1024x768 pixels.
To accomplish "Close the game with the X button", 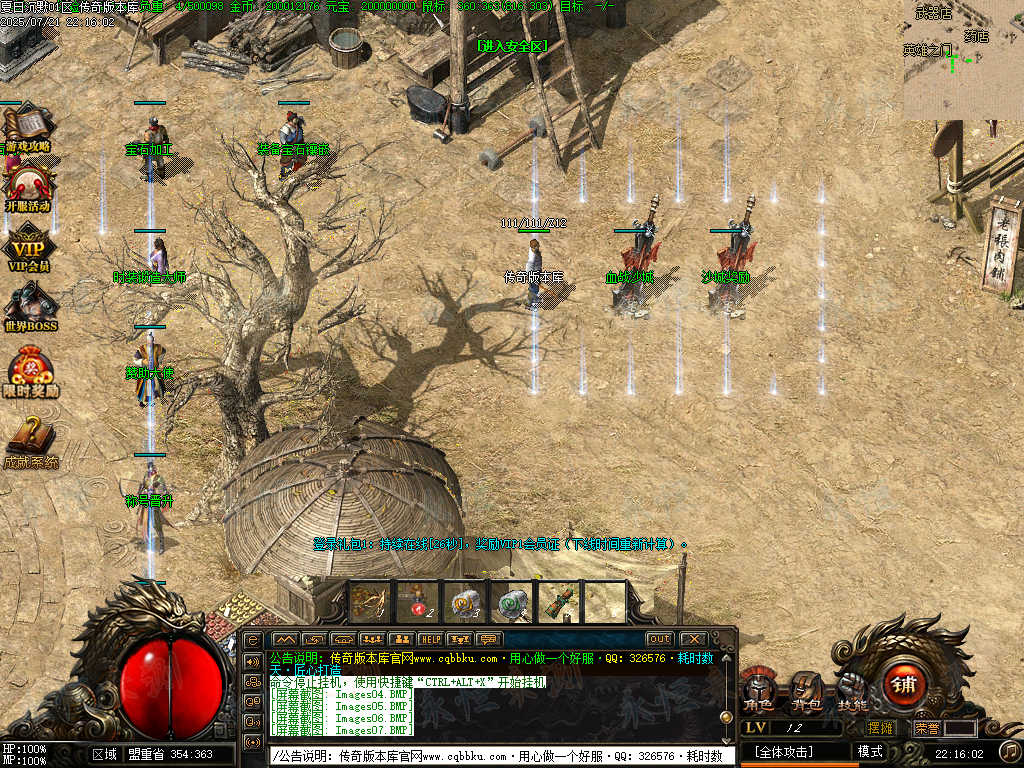I will point(692,639).
